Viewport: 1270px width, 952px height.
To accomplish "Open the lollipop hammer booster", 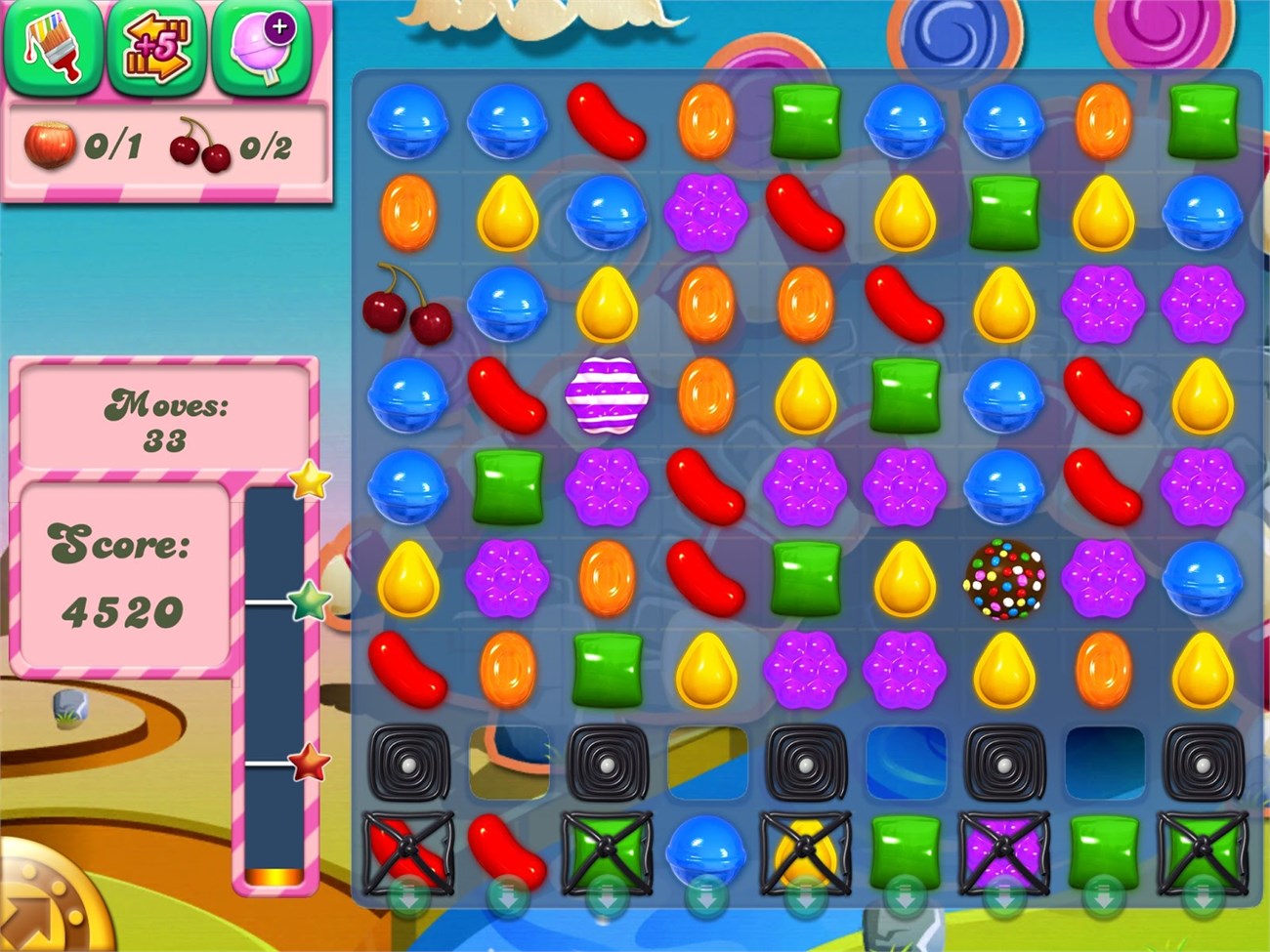I will 258,51.
